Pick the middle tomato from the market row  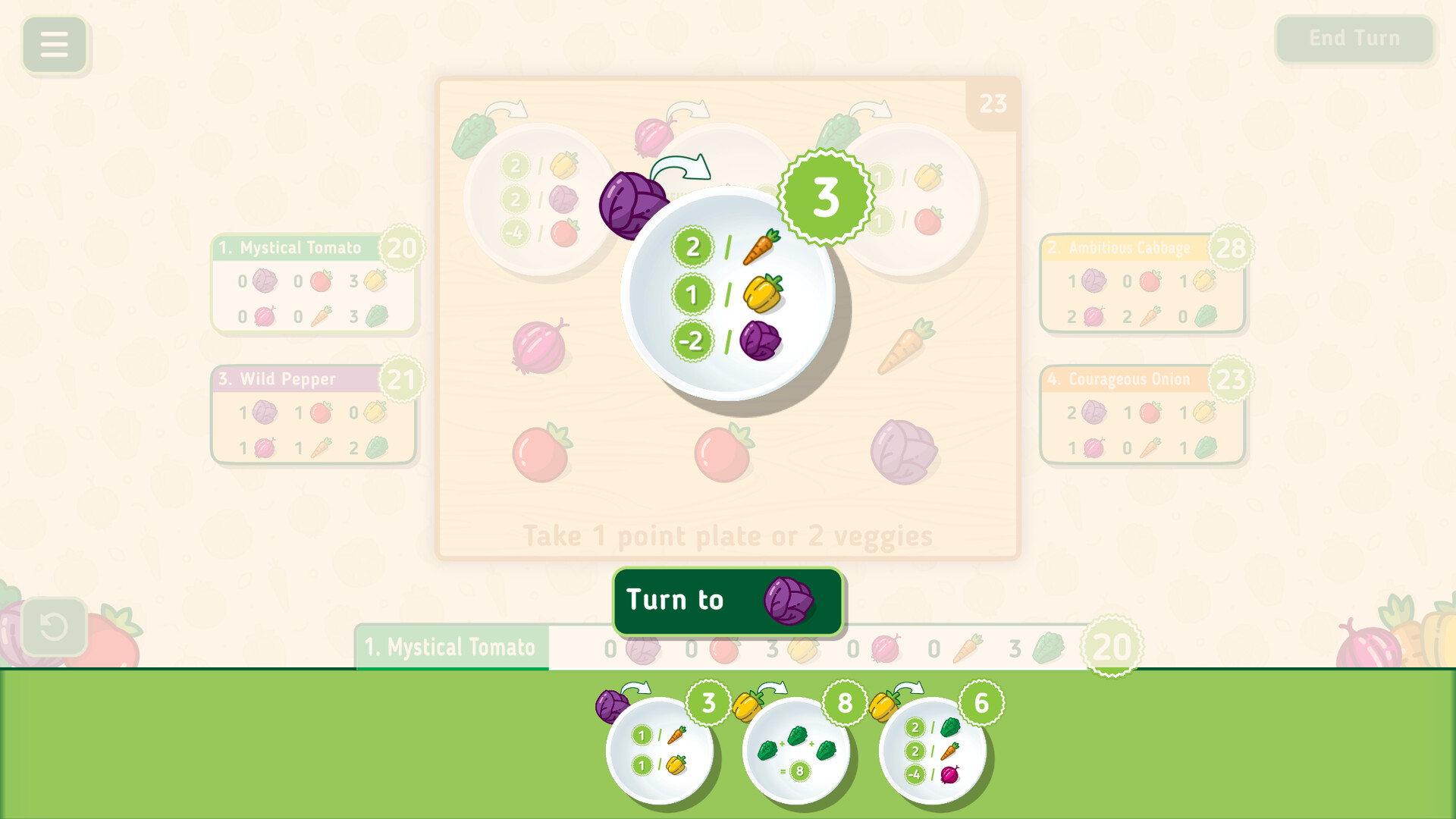point(722,455)
